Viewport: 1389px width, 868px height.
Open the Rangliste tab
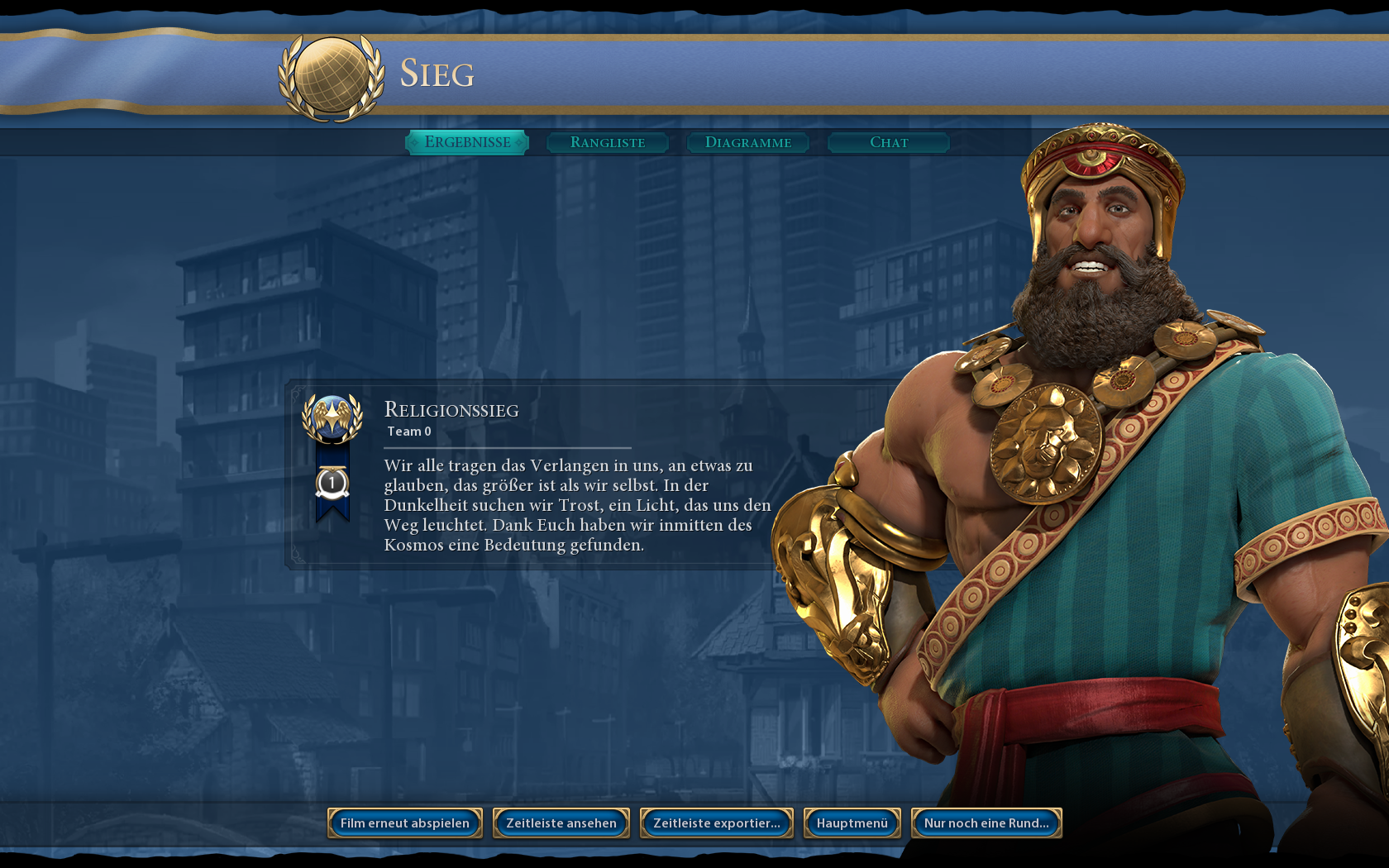coord(608,142)
